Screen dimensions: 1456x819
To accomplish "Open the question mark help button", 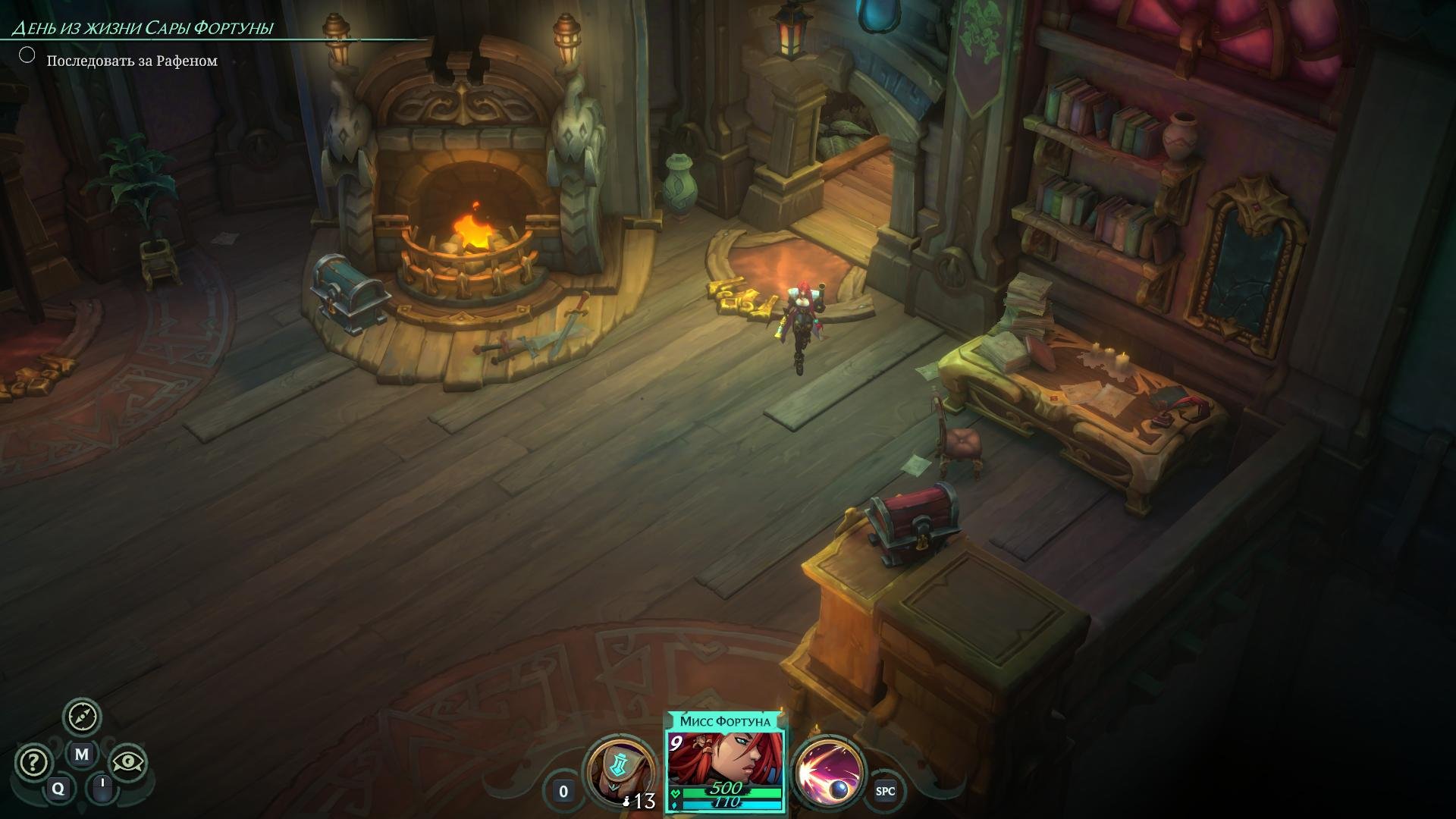I will [33, 762].
